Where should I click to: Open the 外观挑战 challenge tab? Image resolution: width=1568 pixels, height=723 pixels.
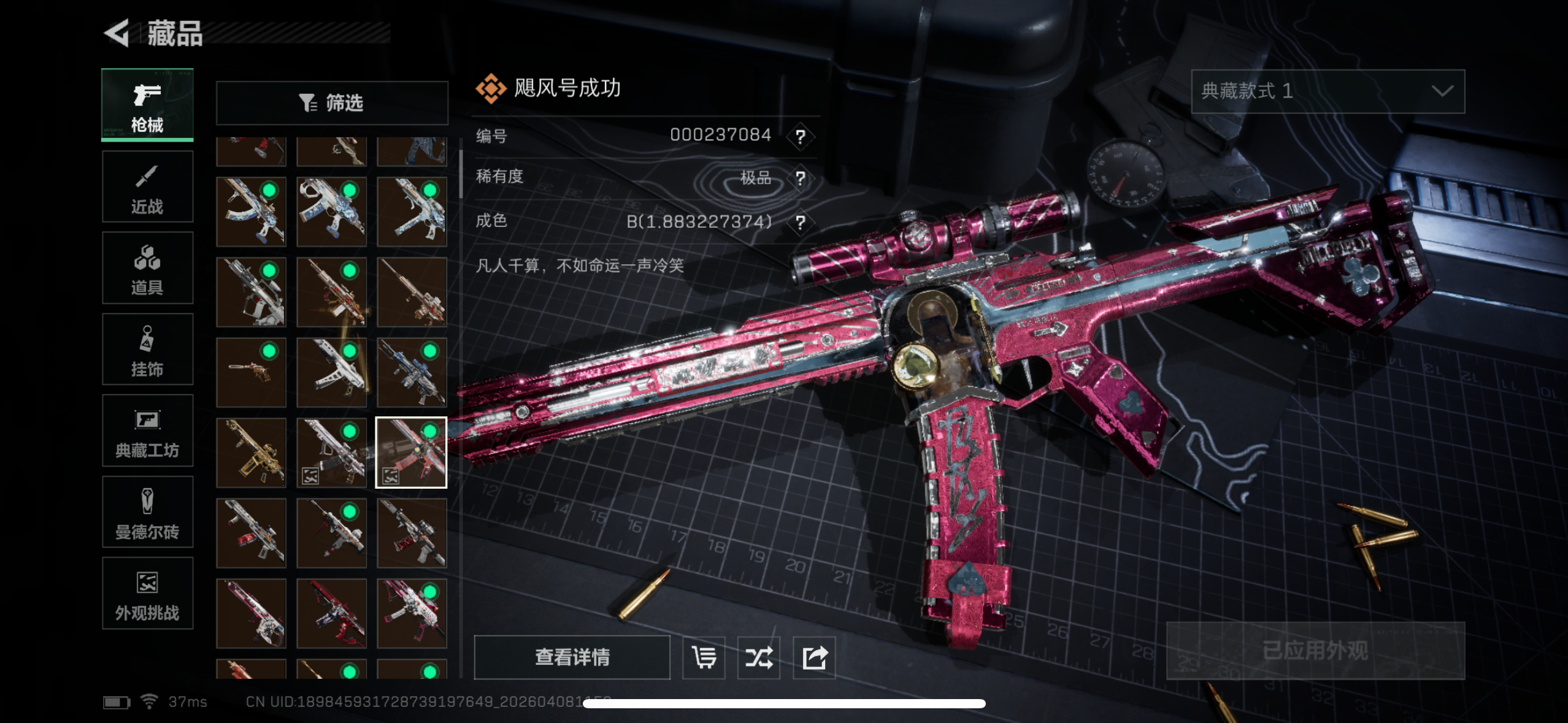pos(147,594)
